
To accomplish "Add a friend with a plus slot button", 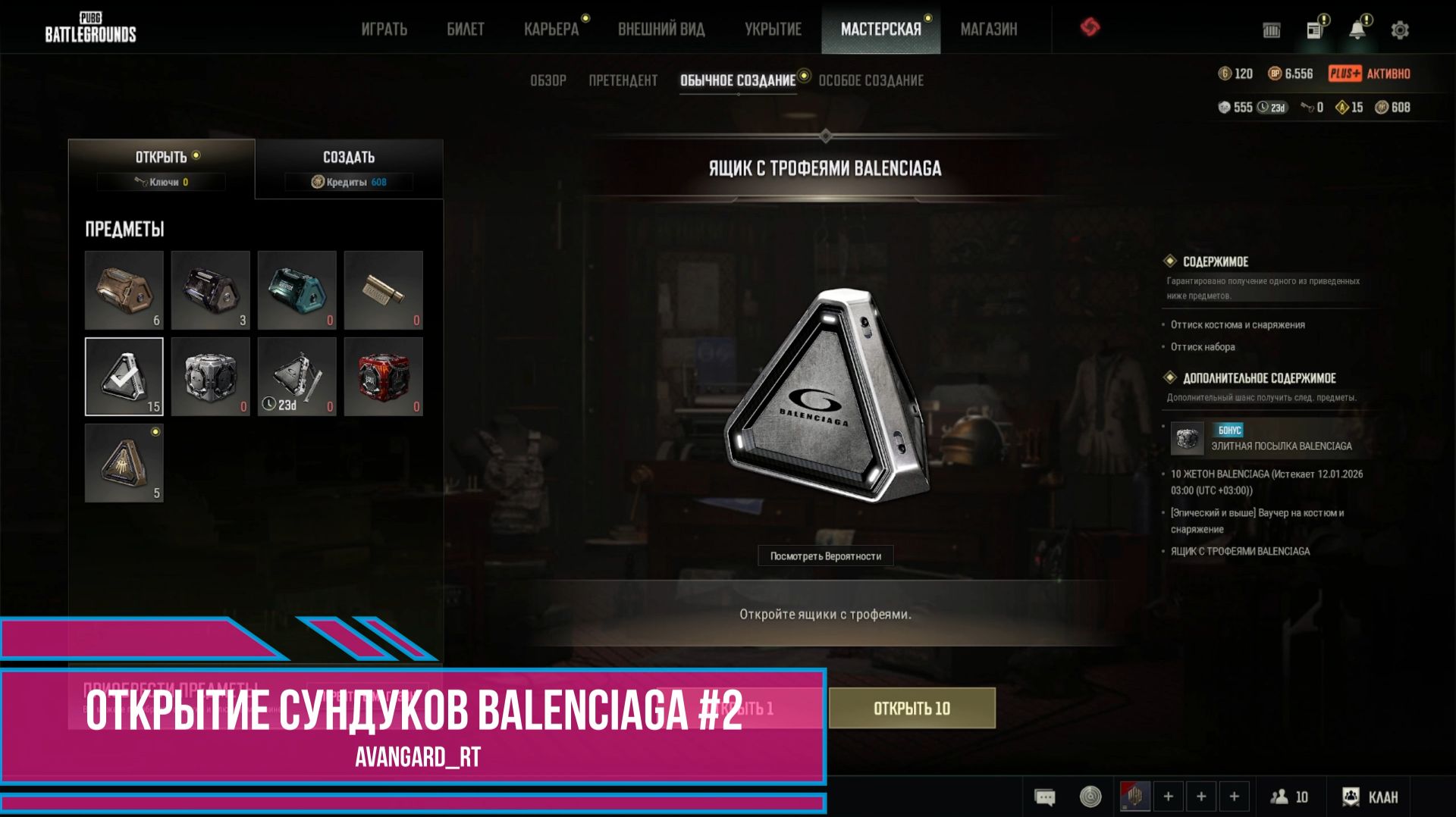I will (1168, 797).
